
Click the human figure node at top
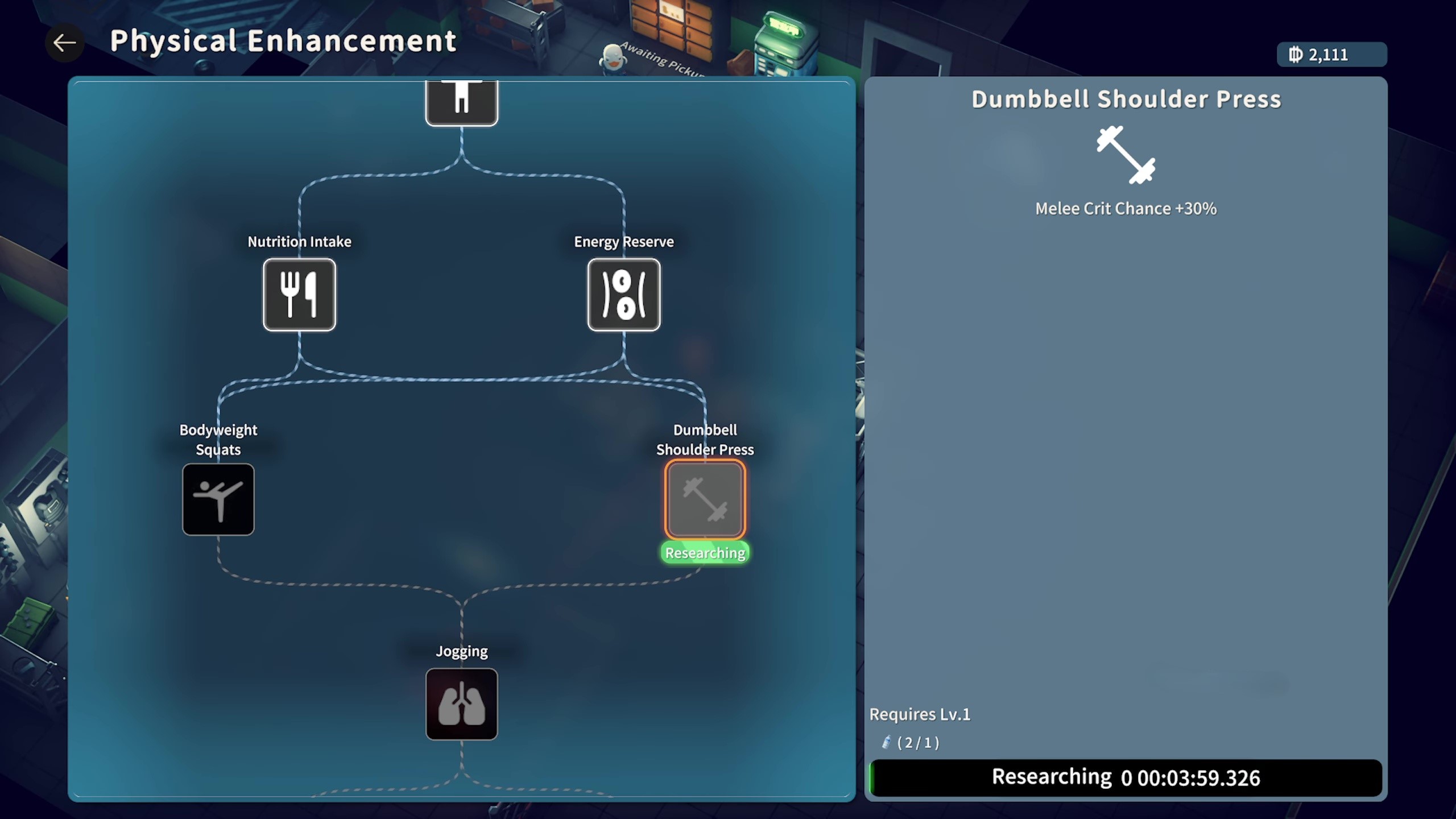pos(461,102)
